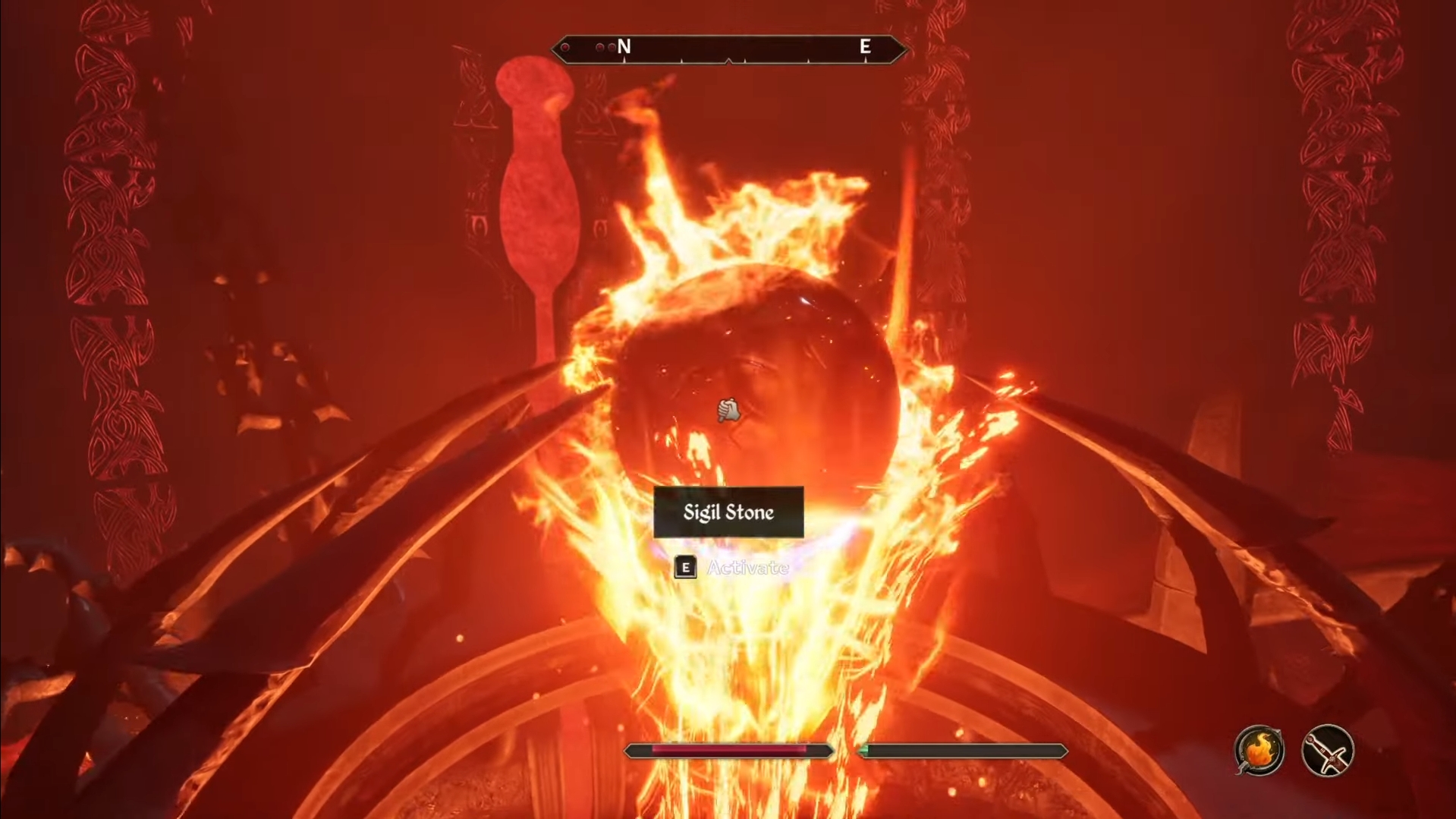Viewport: 1456px width, 819px height.
Task: Select the fire spell icon
Action: tap(1259, 751)
